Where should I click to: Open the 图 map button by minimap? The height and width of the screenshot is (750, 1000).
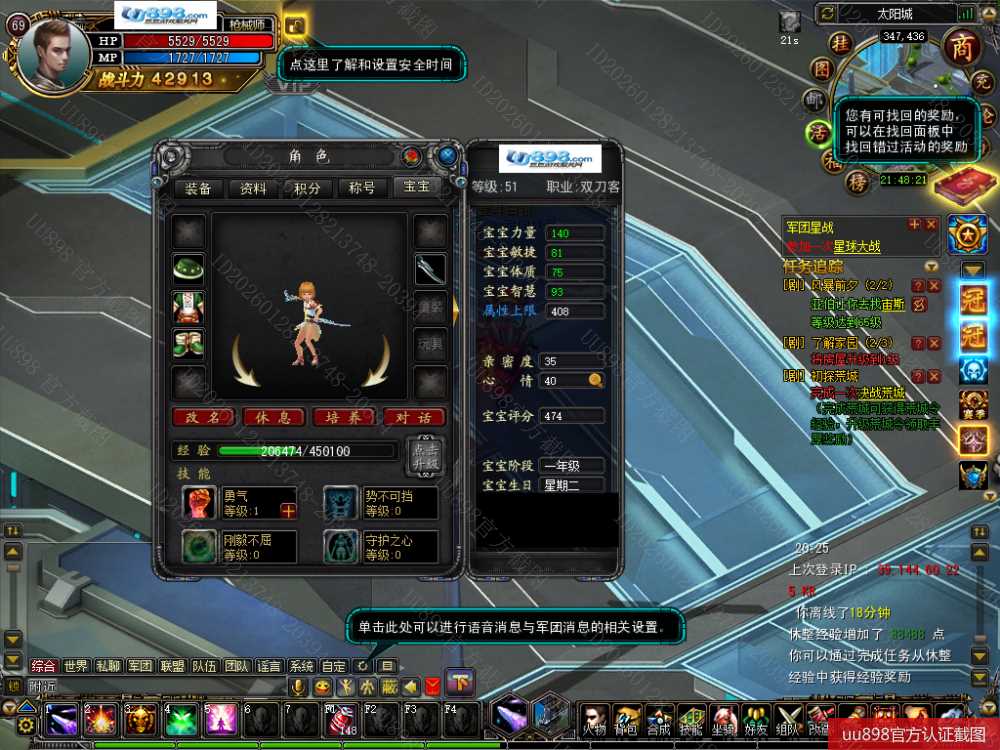821,68
